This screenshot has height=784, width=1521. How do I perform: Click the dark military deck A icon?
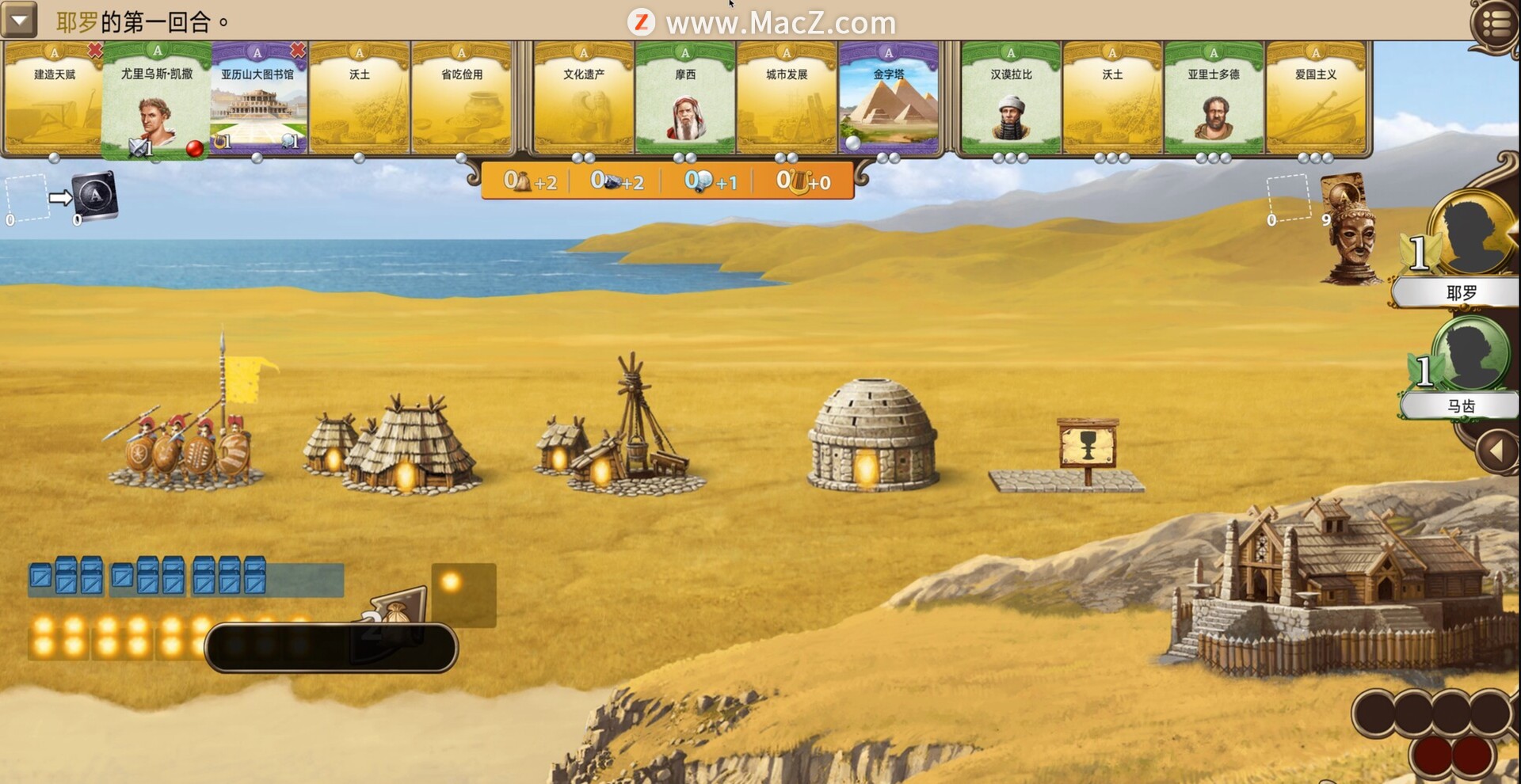[x=96, y=196]
